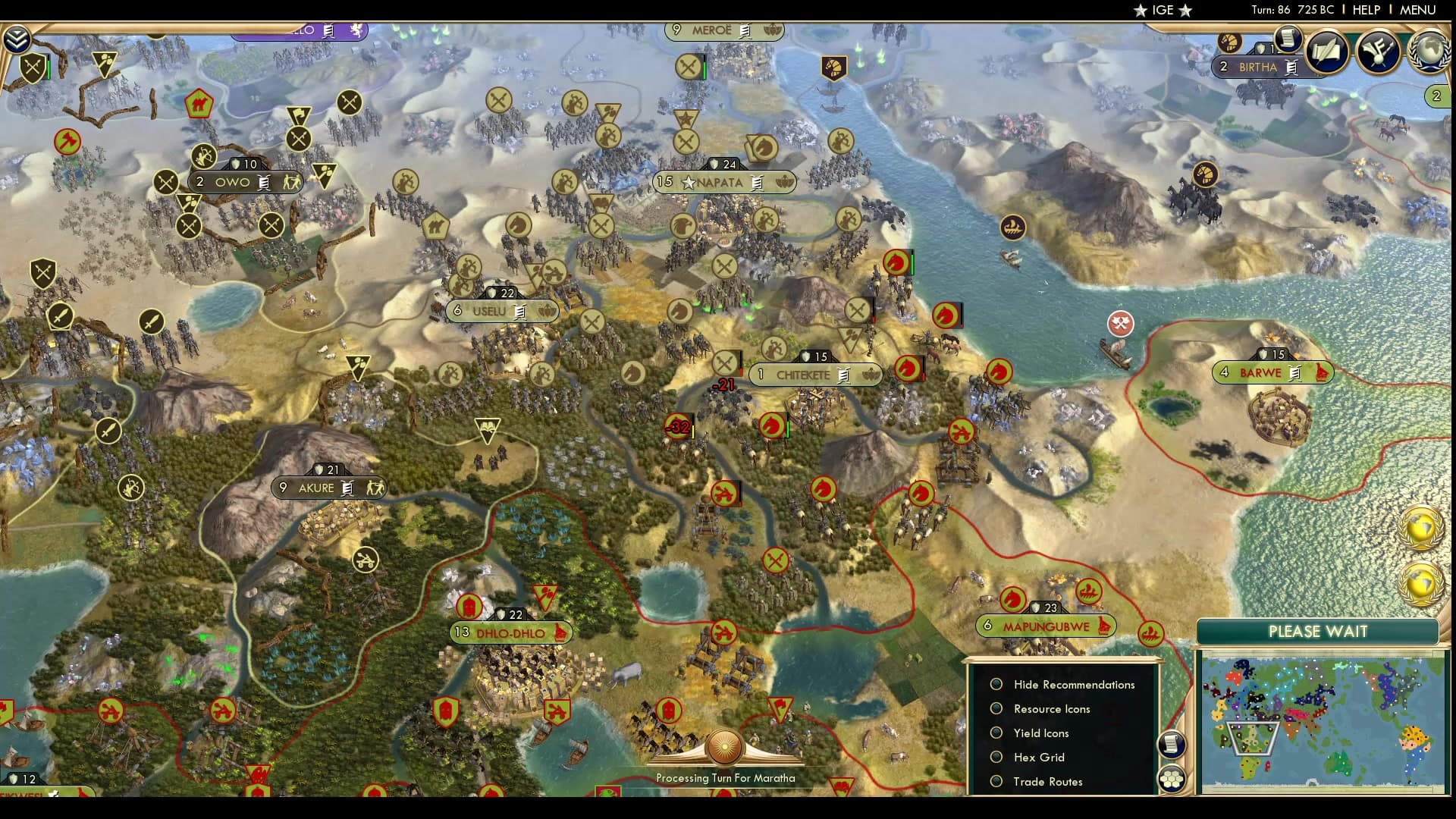The image size is (1456, 819).
Task: Open the log scroll icon above the hex button
Action: [1172, 744]
